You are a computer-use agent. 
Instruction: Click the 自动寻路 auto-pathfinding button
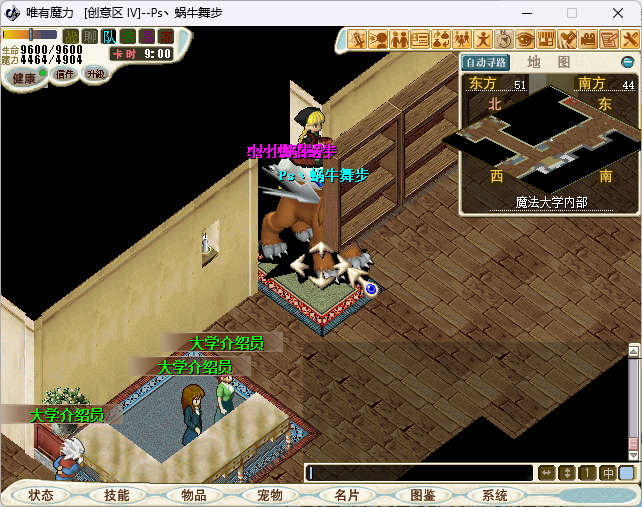[x=487, y=62]
